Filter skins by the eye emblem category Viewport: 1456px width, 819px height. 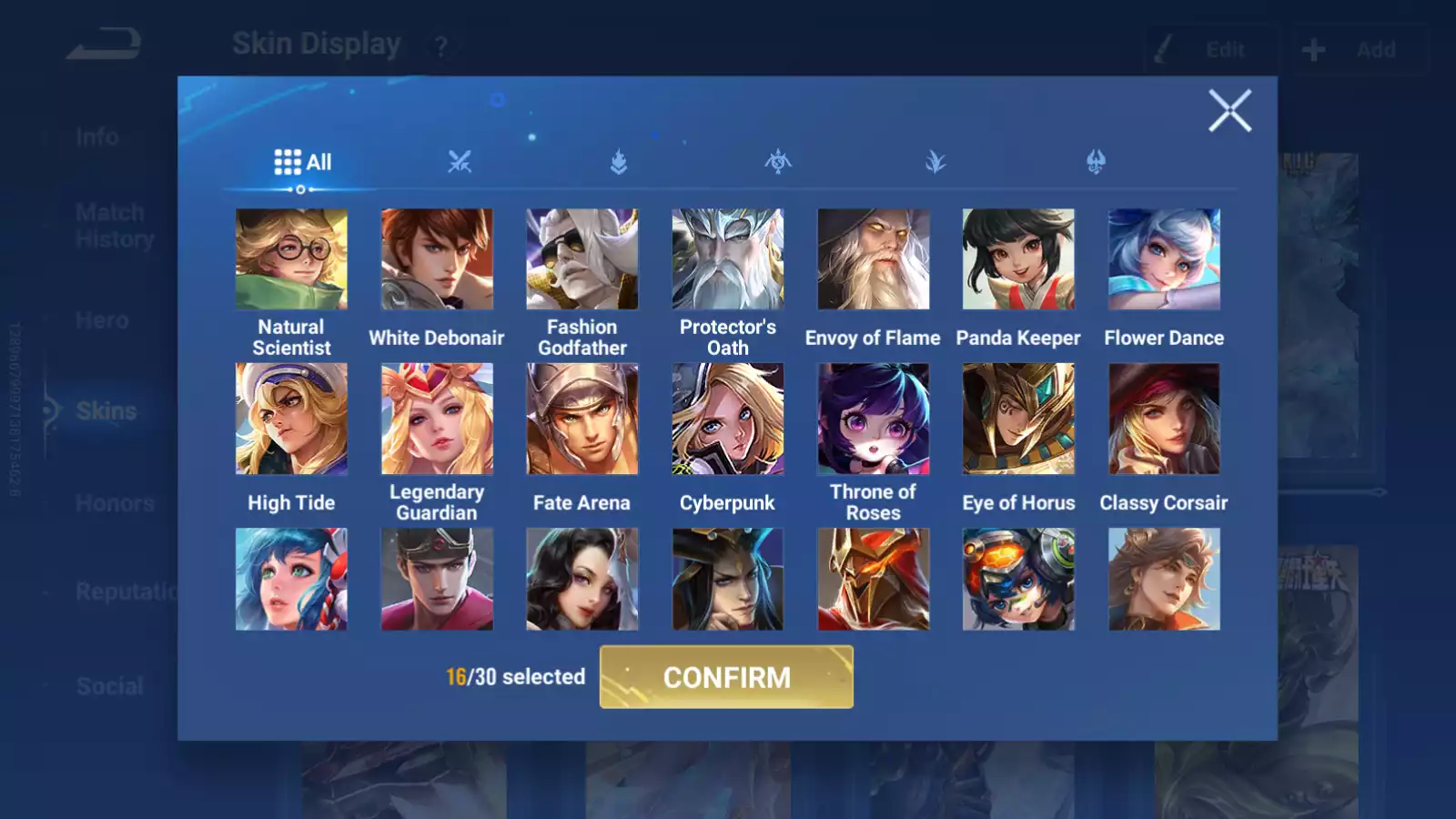pyautogui.click(x=778, y=163)
